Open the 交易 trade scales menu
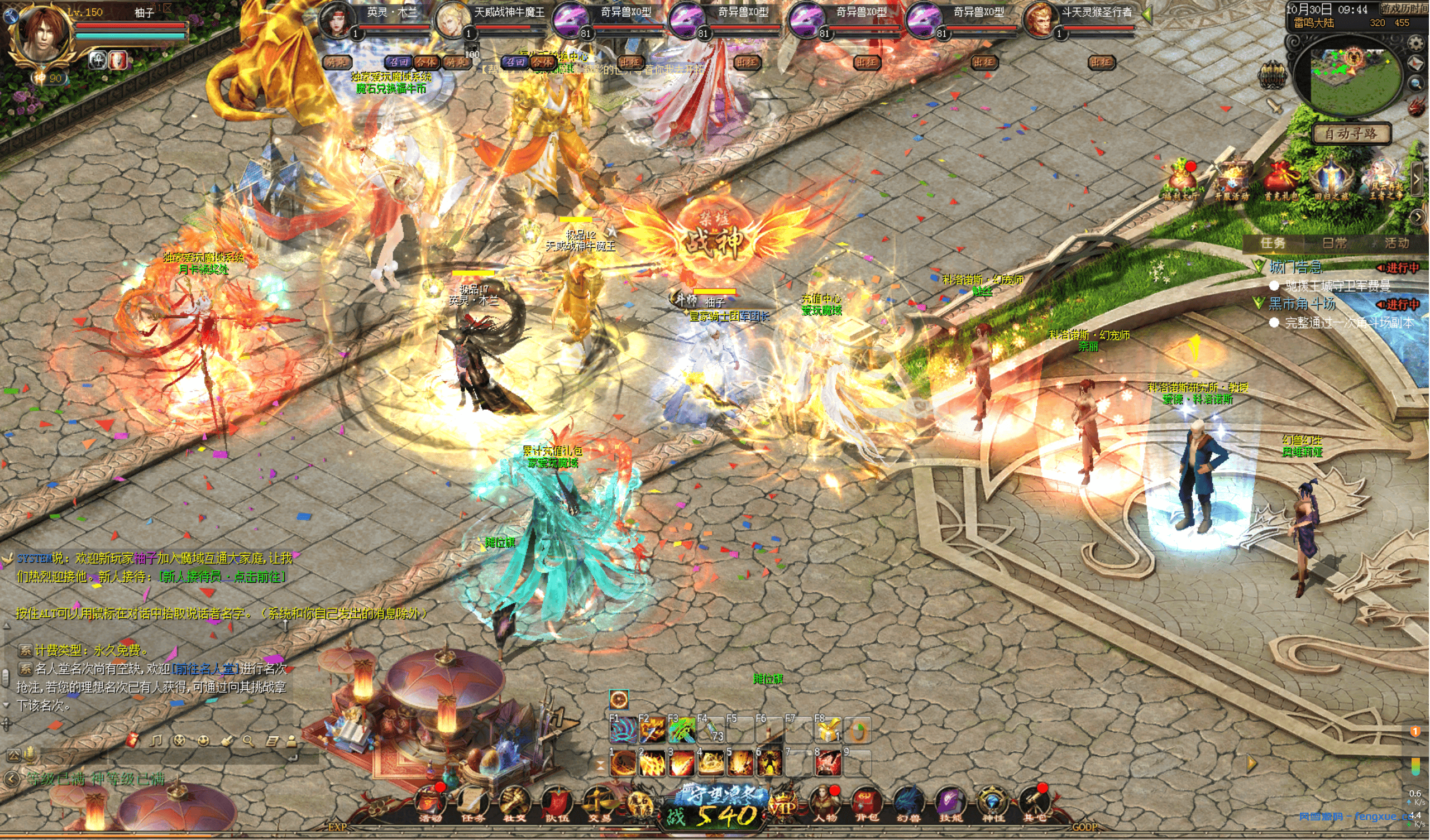This screenshot has width=1430, height=840. coord(599,804)
